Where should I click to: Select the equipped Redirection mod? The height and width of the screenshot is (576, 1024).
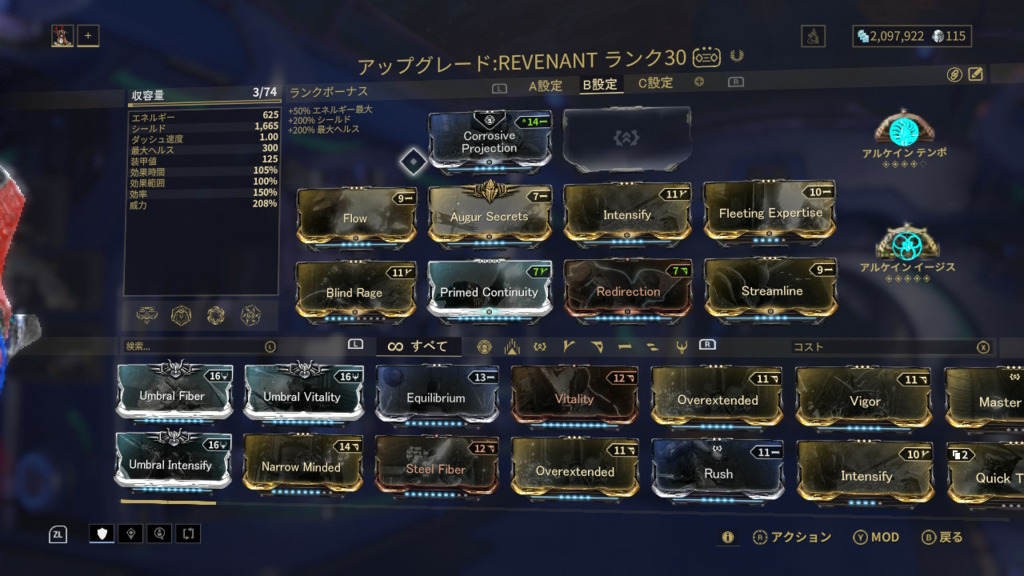point(628,291)
